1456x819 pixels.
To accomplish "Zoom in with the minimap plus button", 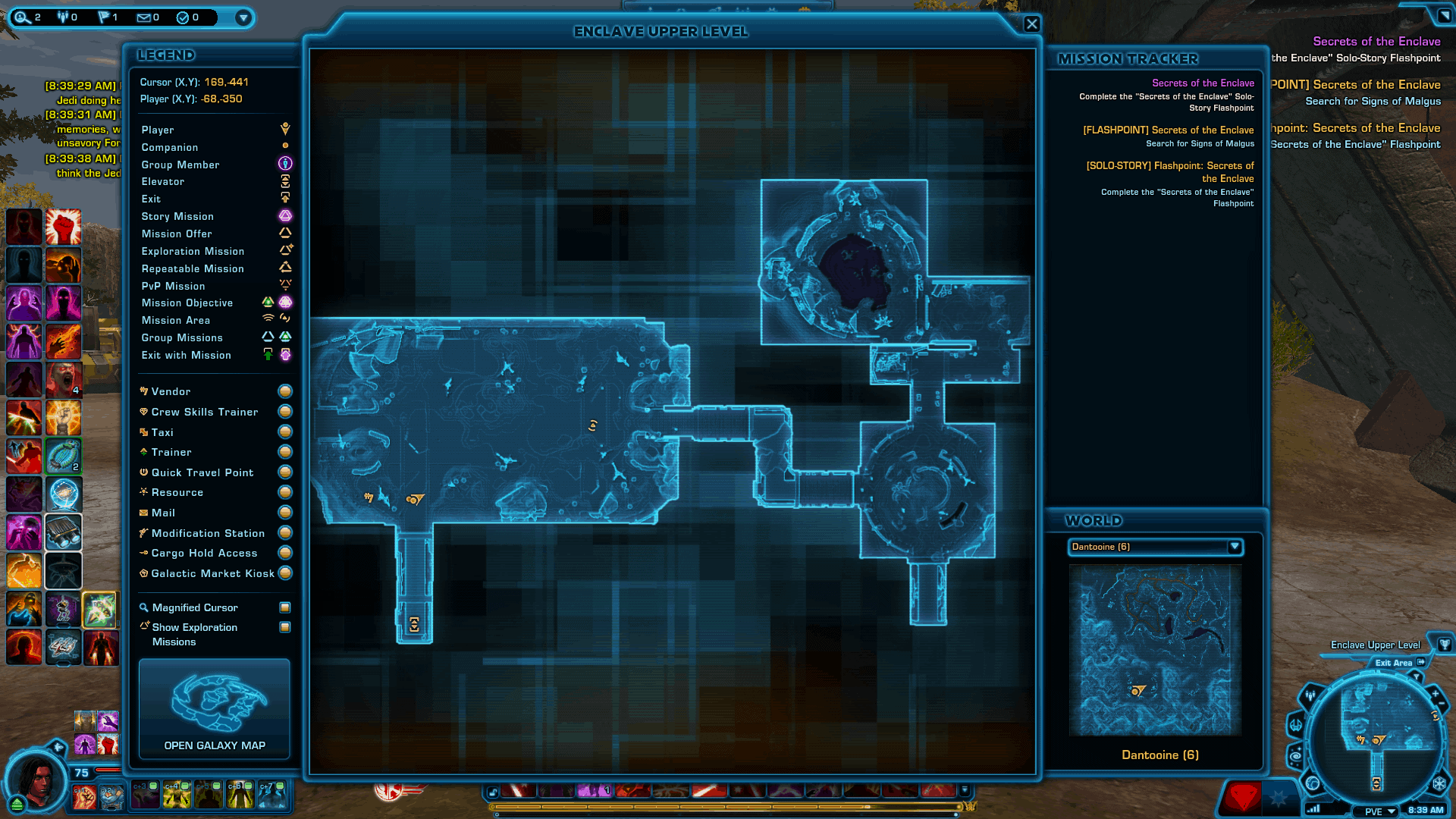I will [x=1434, y=692].
